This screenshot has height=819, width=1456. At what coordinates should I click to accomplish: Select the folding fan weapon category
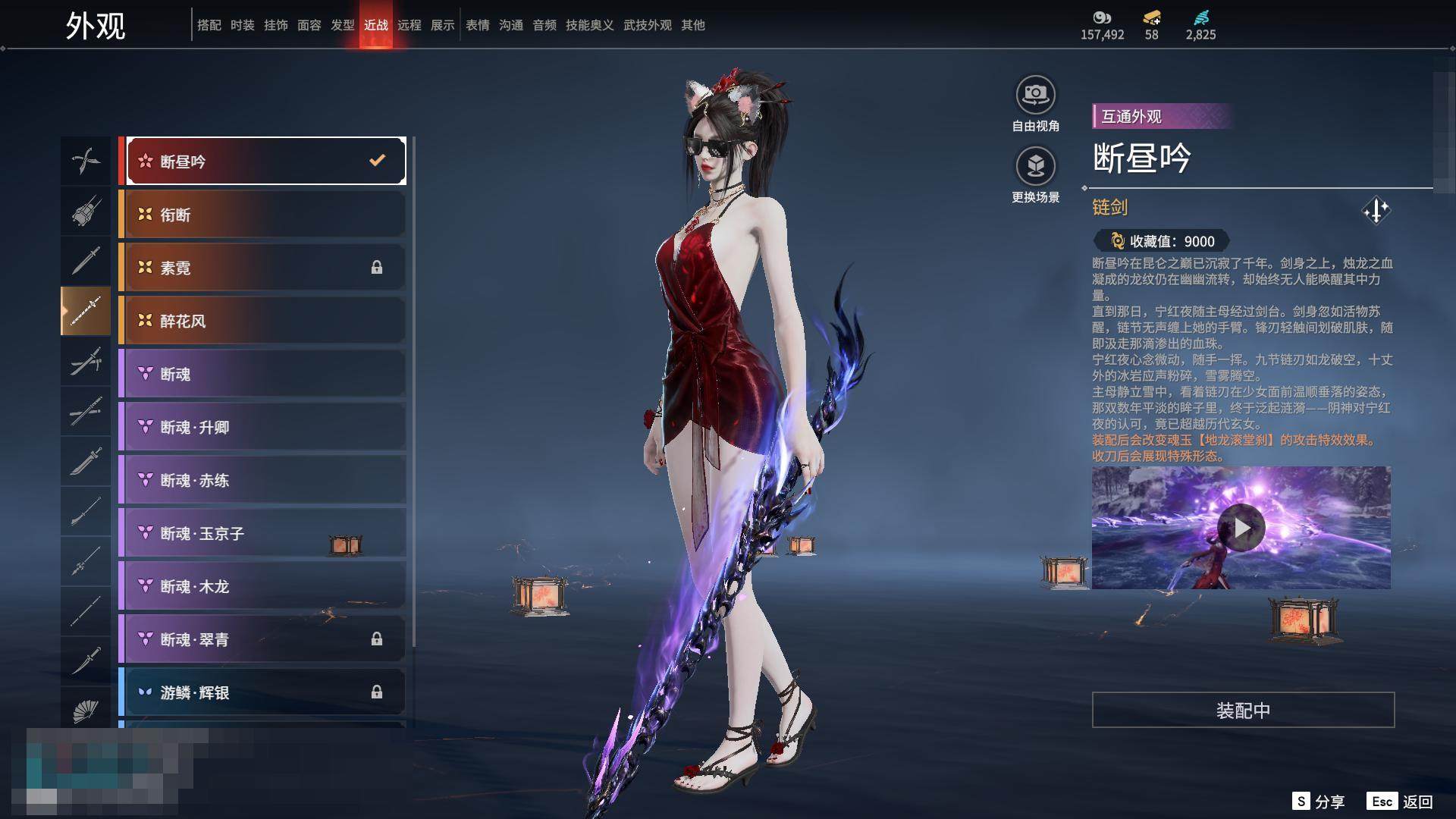point(86,711)
